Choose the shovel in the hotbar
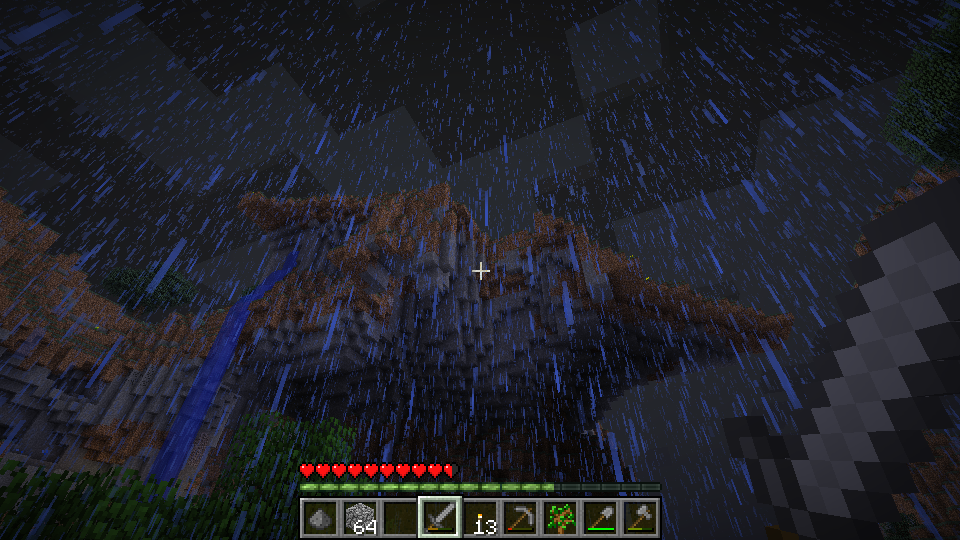Image resolution: width=960 pixels, height=540 pixels. point(600,518)
